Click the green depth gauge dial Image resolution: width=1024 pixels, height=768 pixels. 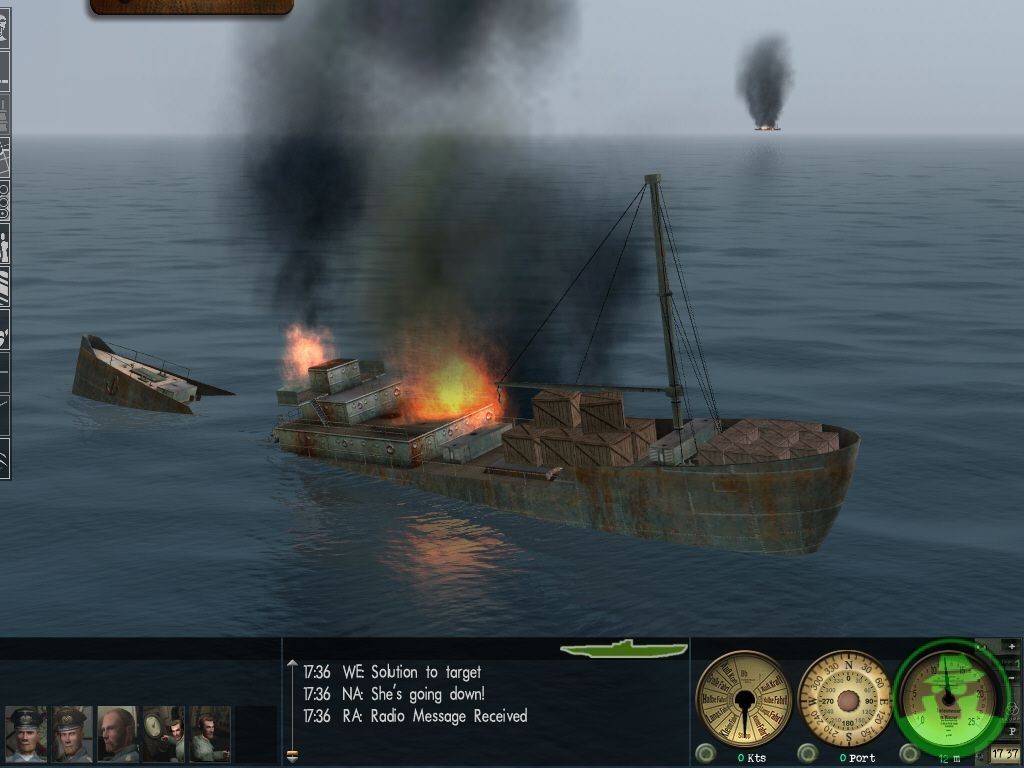(945, 696)
